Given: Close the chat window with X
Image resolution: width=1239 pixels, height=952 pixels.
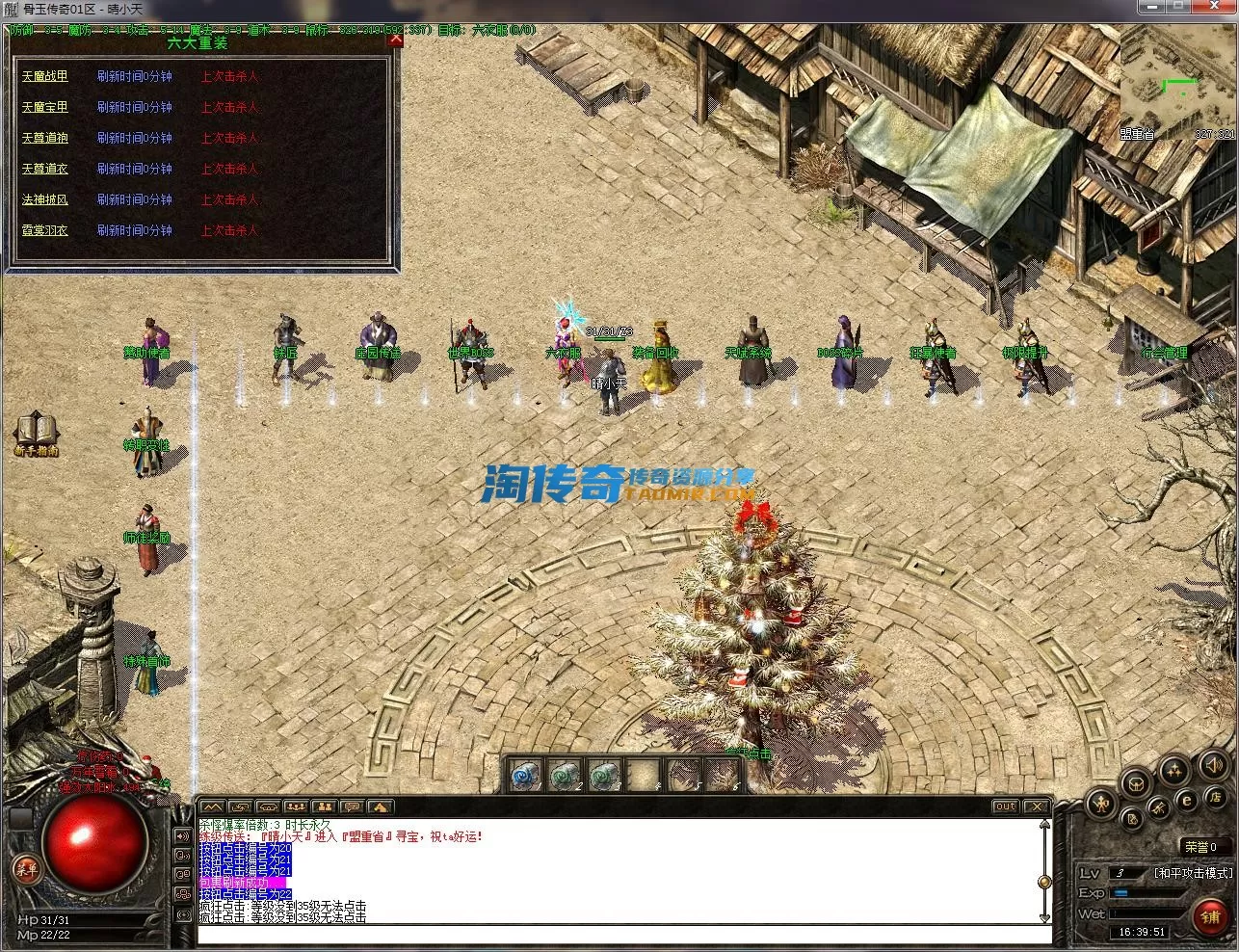Looking at the screenshot, I should [1035, 807].
